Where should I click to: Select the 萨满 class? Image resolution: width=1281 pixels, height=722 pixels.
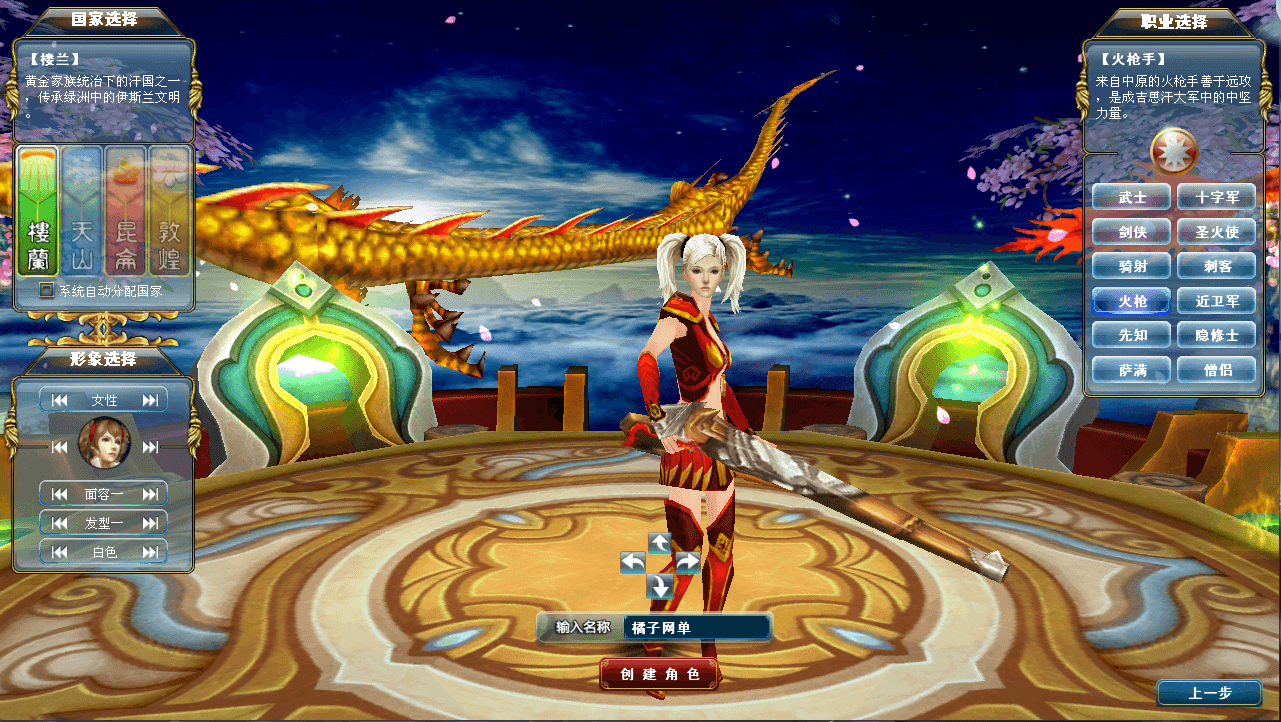(1132, 370)
